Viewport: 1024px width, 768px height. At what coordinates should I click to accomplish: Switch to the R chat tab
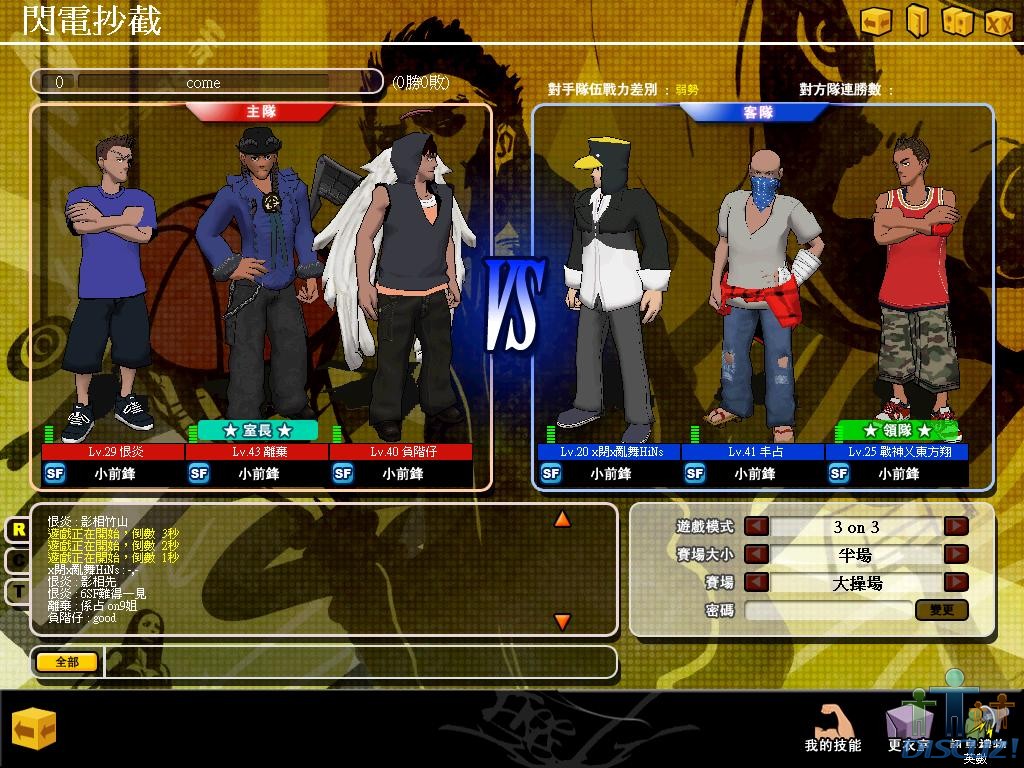click(x=17, y=530)
